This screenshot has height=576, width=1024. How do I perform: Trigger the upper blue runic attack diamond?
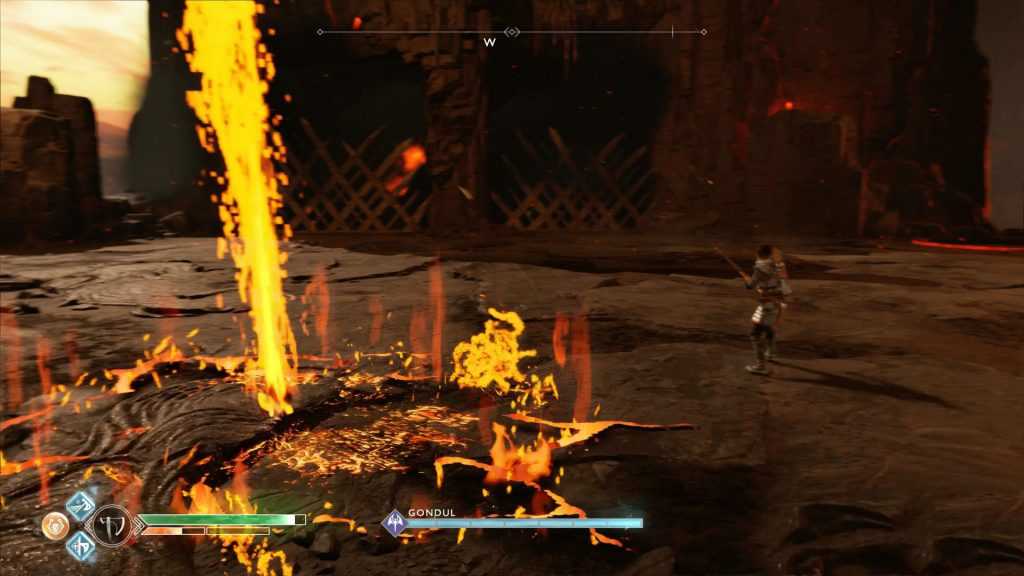[80, 504]
